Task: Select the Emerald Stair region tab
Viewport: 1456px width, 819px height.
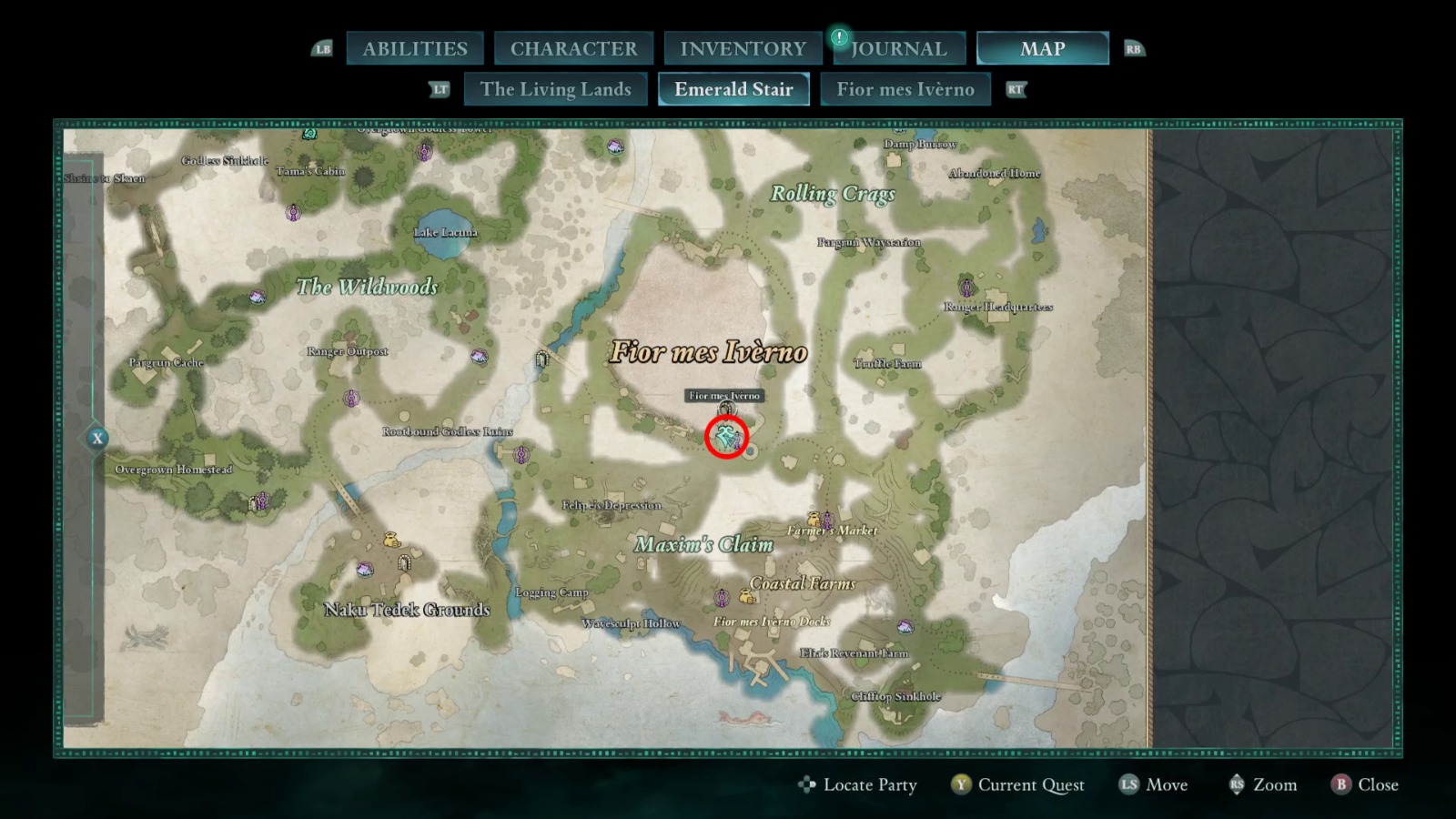Action: [x=733, y=89]
